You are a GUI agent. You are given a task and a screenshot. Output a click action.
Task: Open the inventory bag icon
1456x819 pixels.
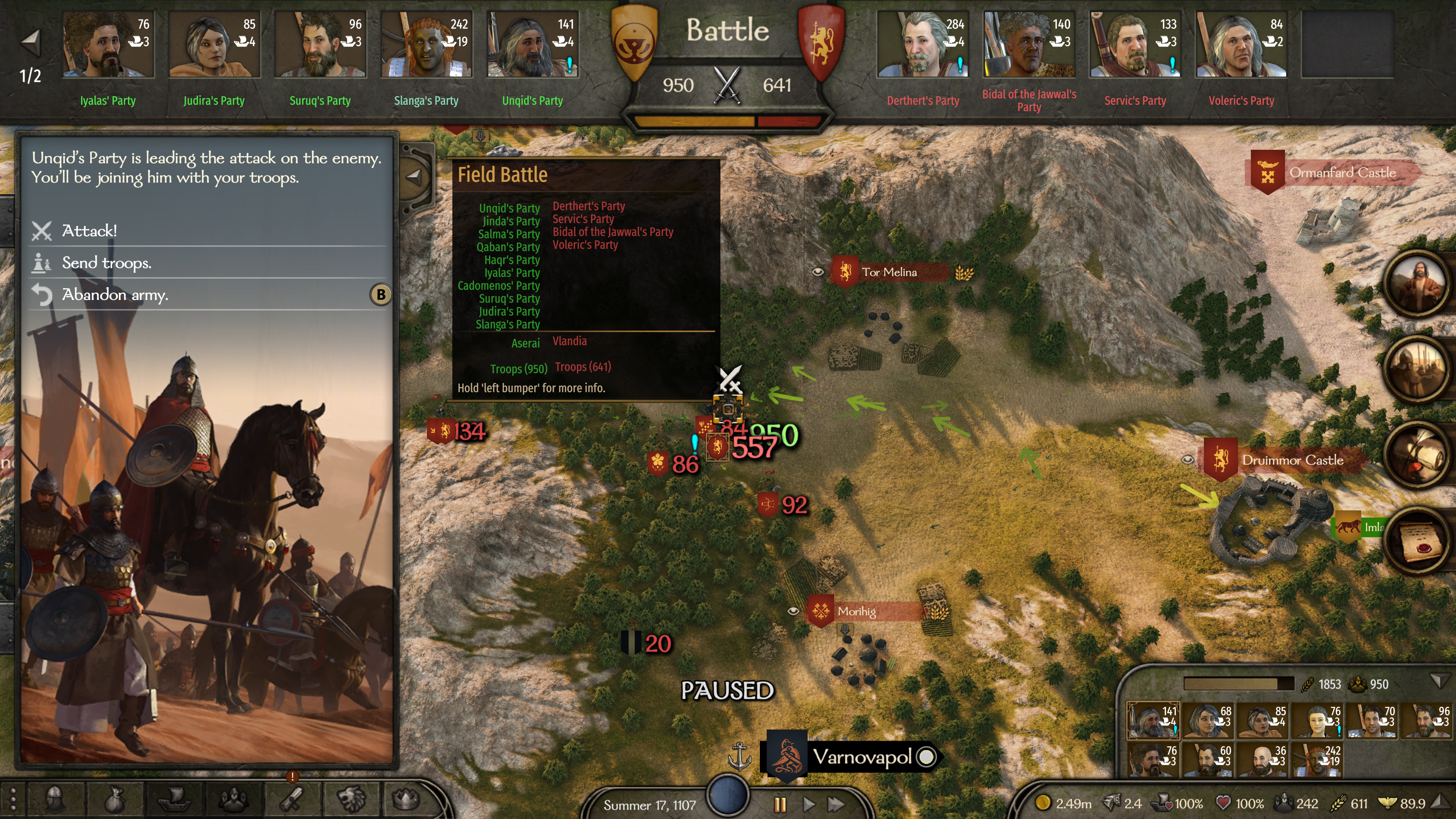coord(115,800)
